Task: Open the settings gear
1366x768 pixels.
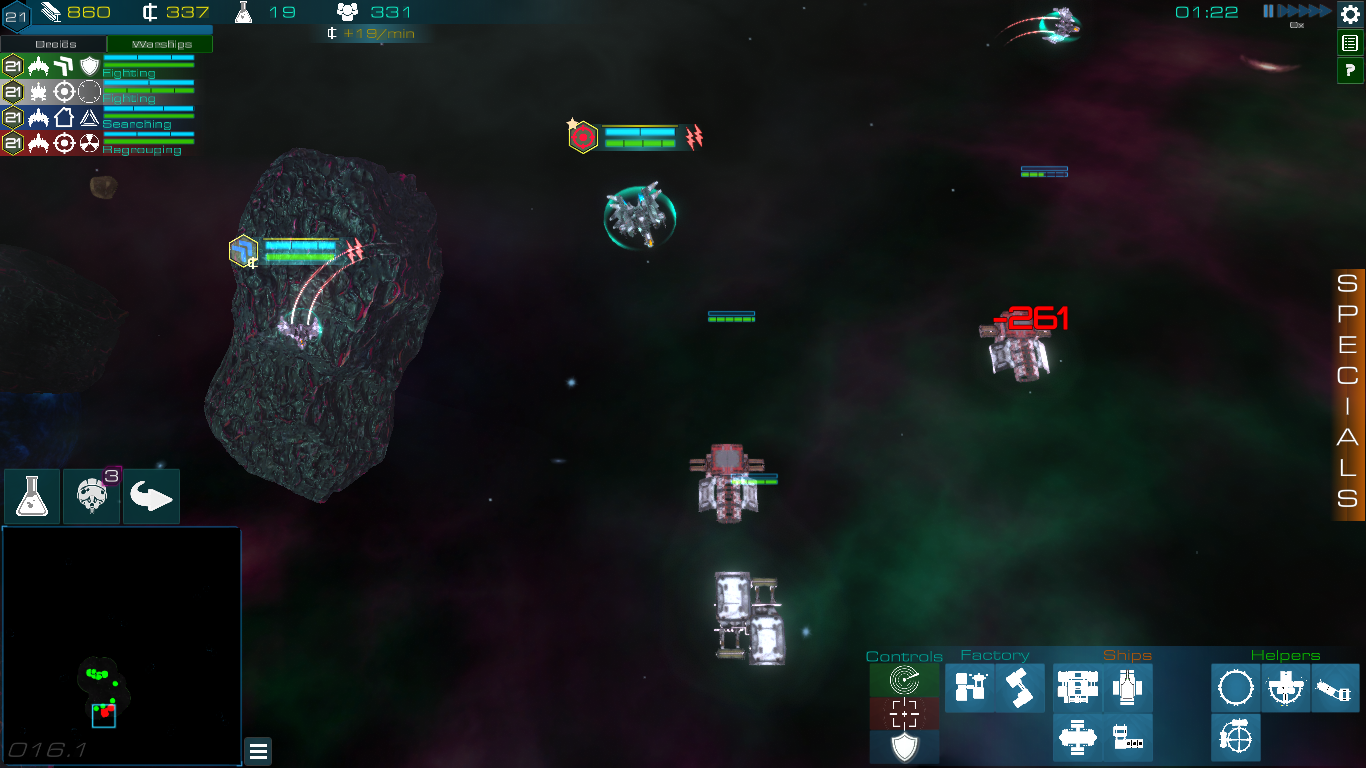Action: click(x=1348, y=15)
